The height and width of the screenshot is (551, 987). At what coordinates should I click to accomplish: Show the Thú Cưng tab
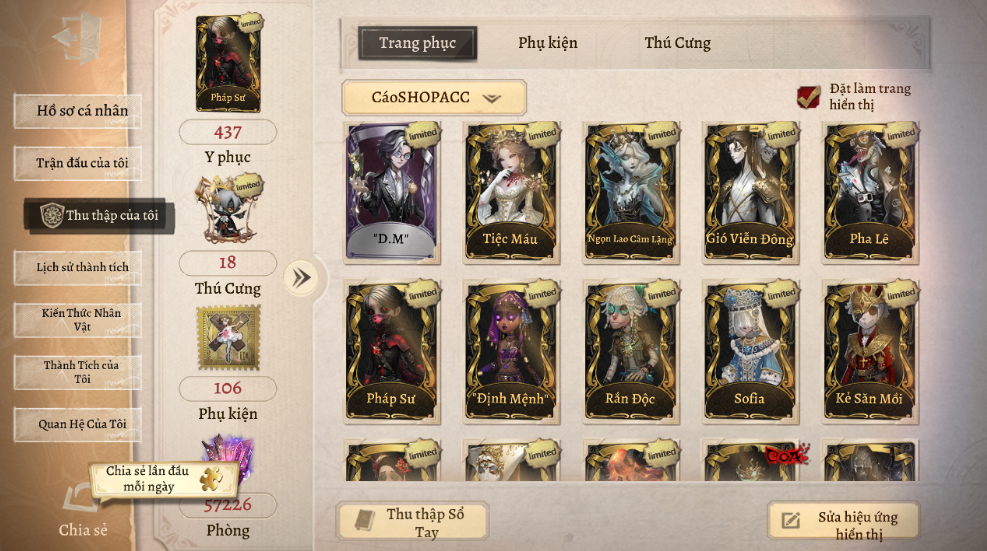(677, 43)
